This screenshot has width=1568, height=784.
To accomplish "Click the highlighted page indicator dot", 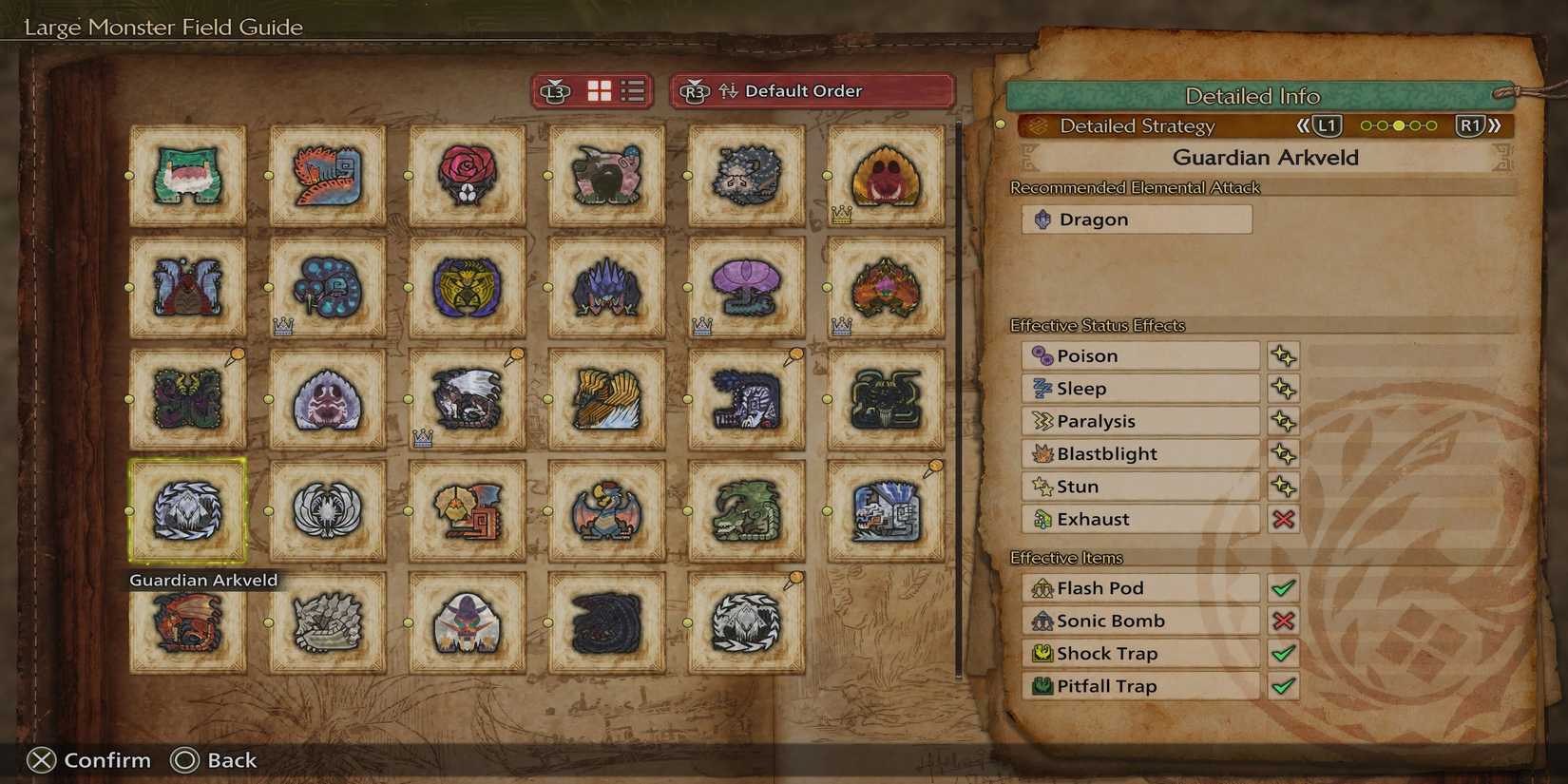I will tap(1399, 124).
